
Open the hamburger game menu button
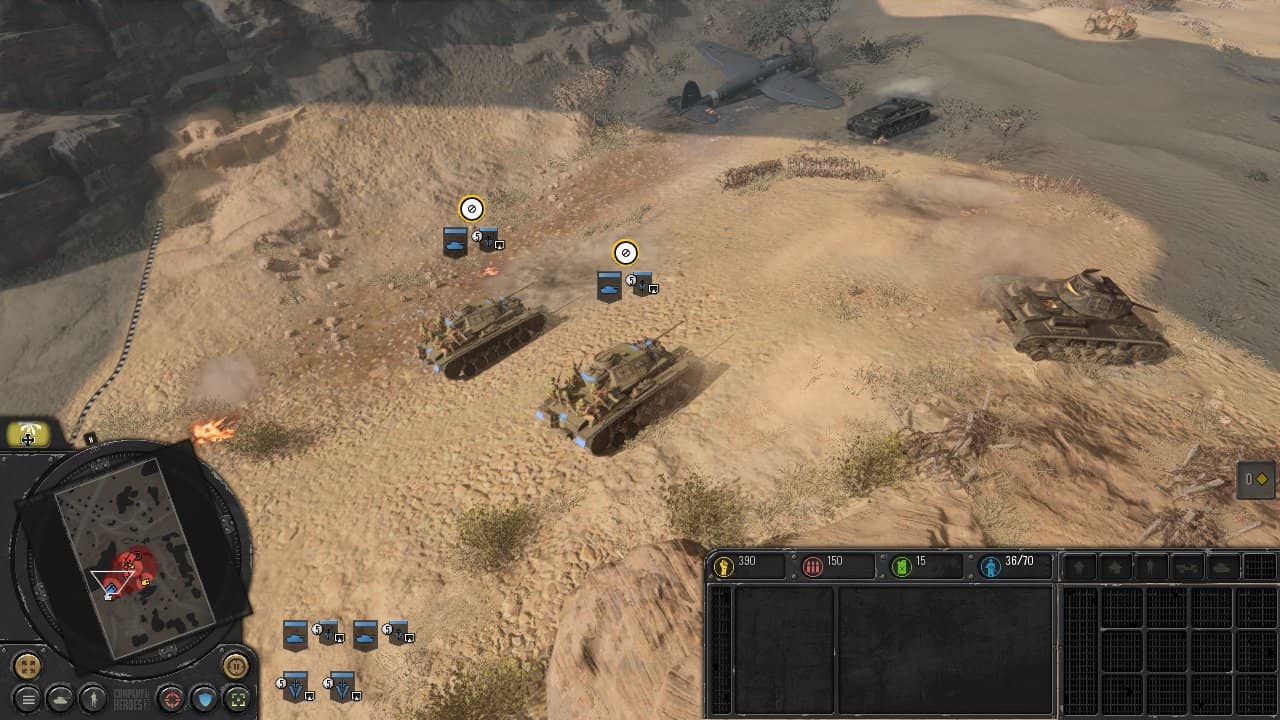(28, 698)
